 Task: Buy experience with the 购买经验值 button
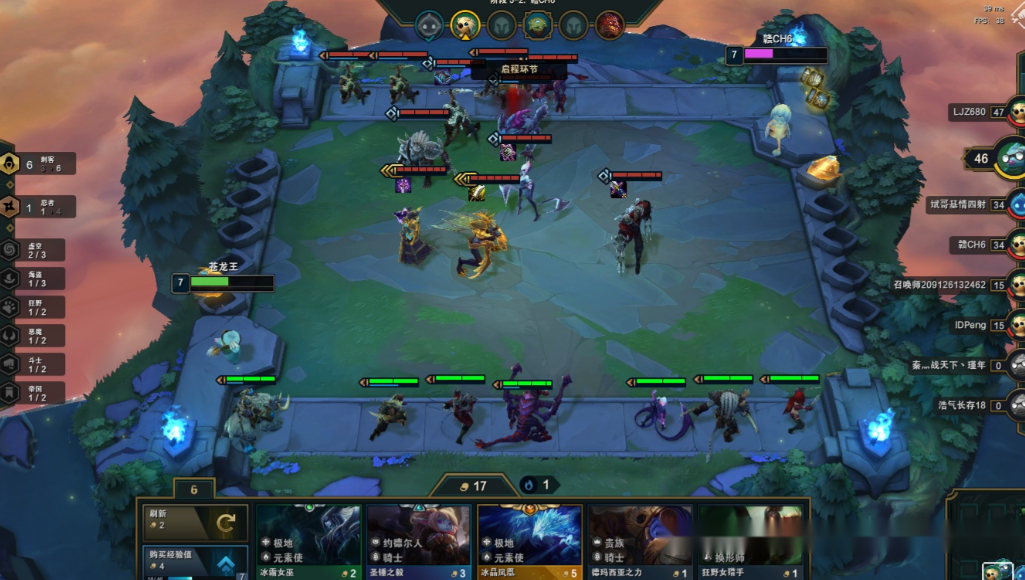pos(193,564)
